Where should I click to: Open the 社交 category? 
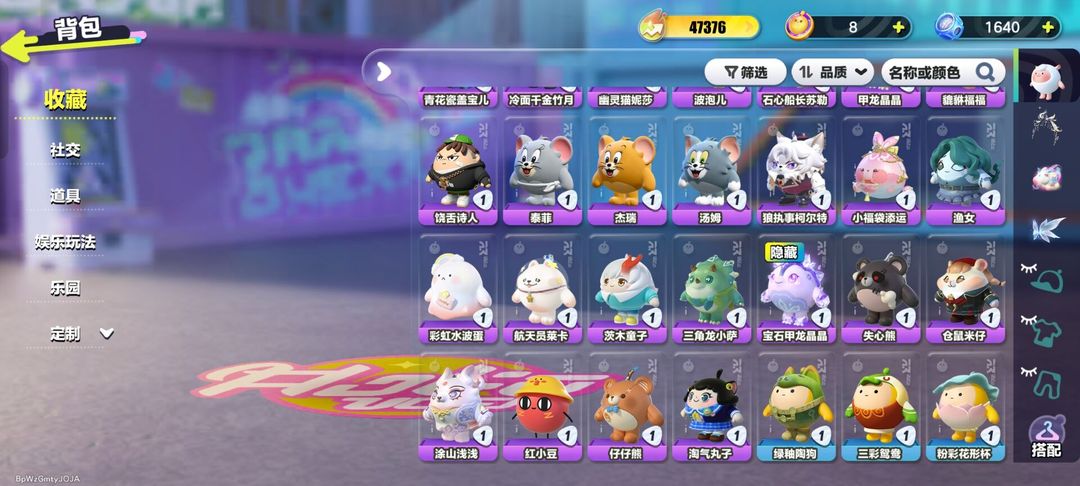click(x=65, y=150)
